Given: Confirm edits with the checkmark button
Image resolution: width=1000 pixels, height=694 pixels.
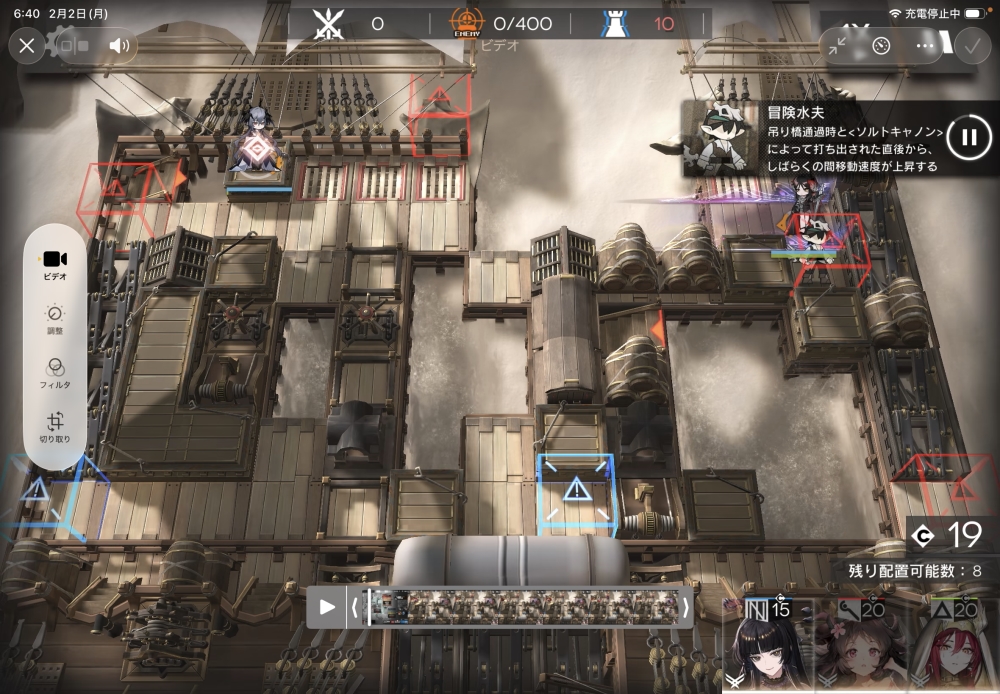Looking at the screenshot, I should point(969,45).
